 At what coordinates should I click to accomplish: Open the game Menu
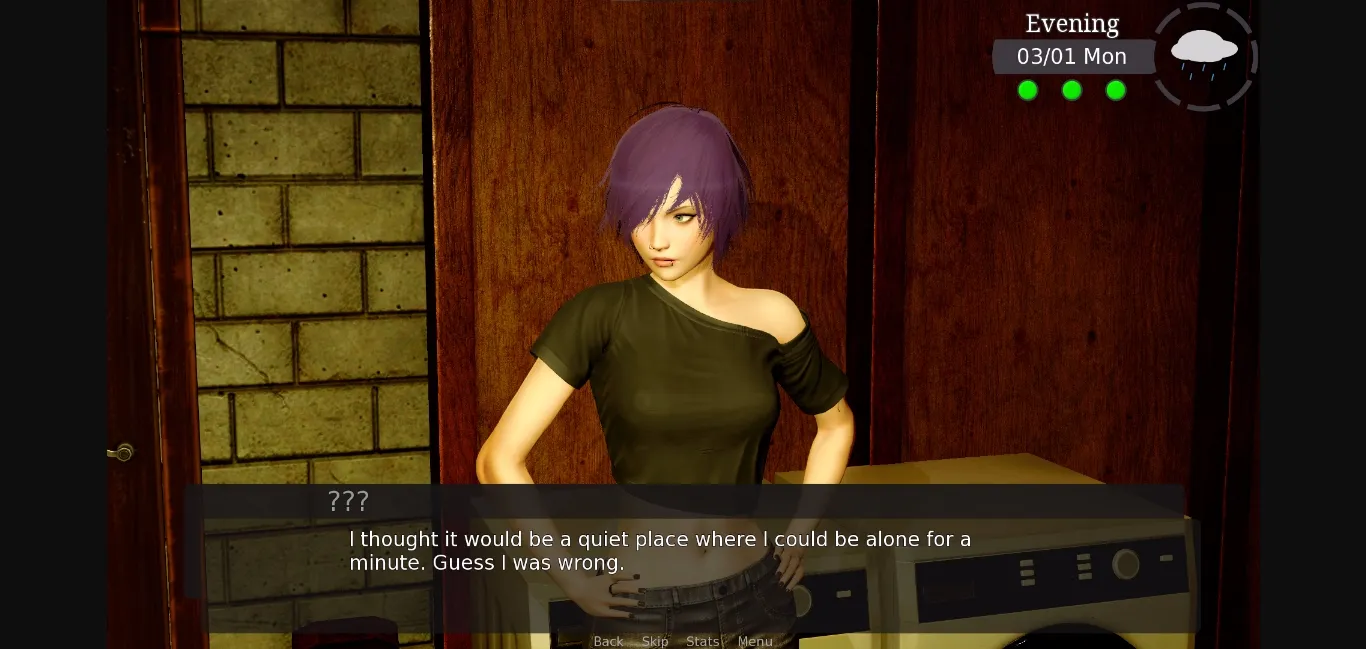click(755, 641)
